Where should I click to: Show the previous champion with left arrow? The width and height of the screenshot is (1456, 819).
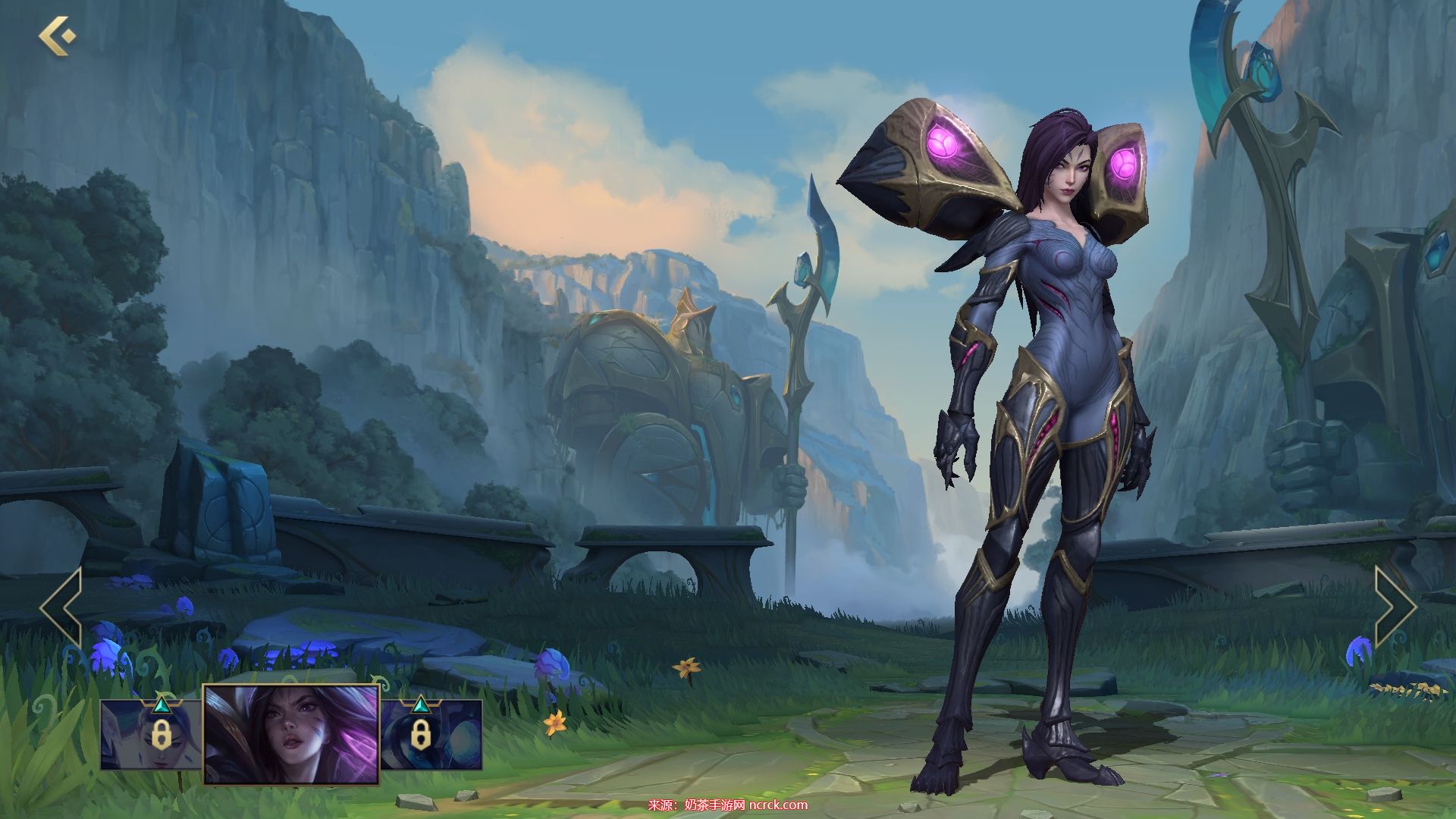(x=61, y=608)
